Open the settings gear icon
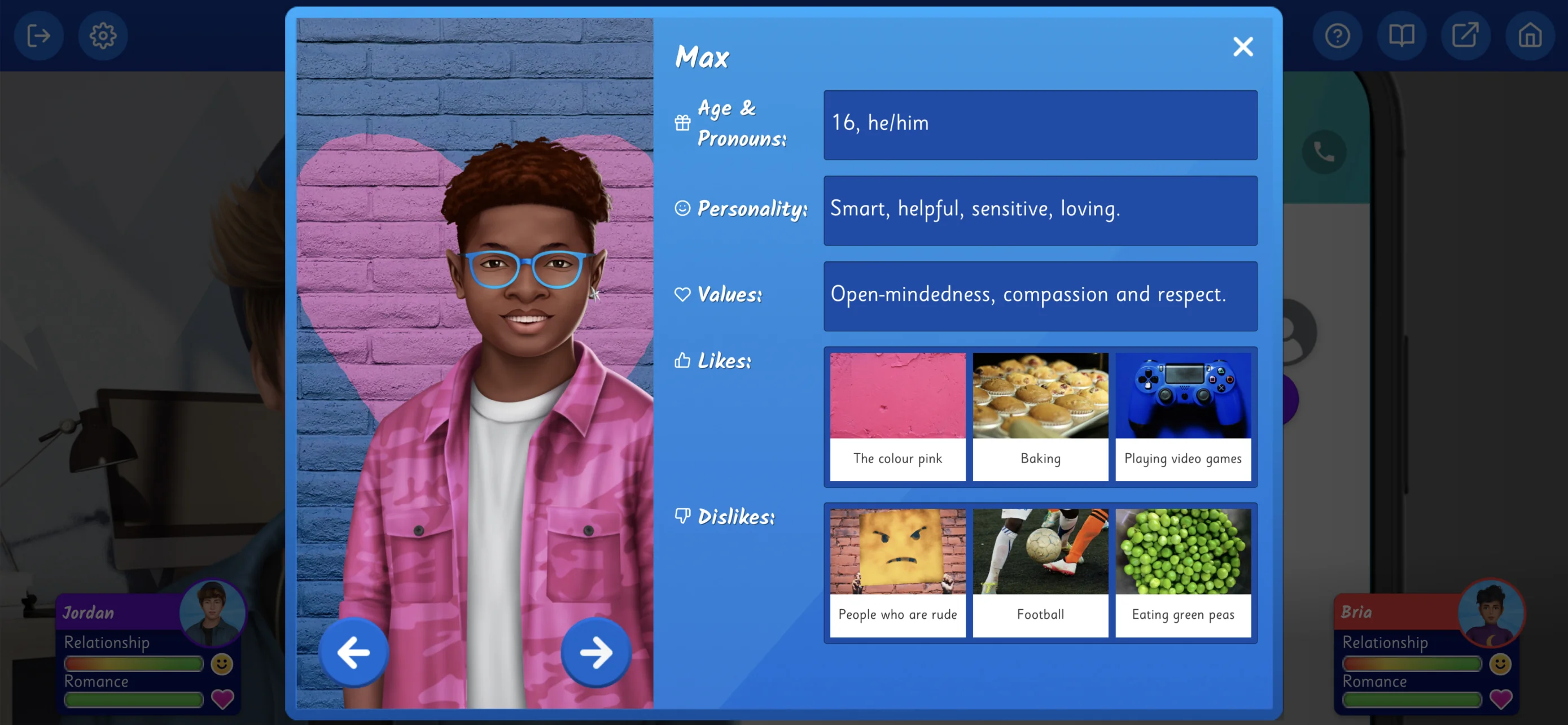 click(103, 36)
